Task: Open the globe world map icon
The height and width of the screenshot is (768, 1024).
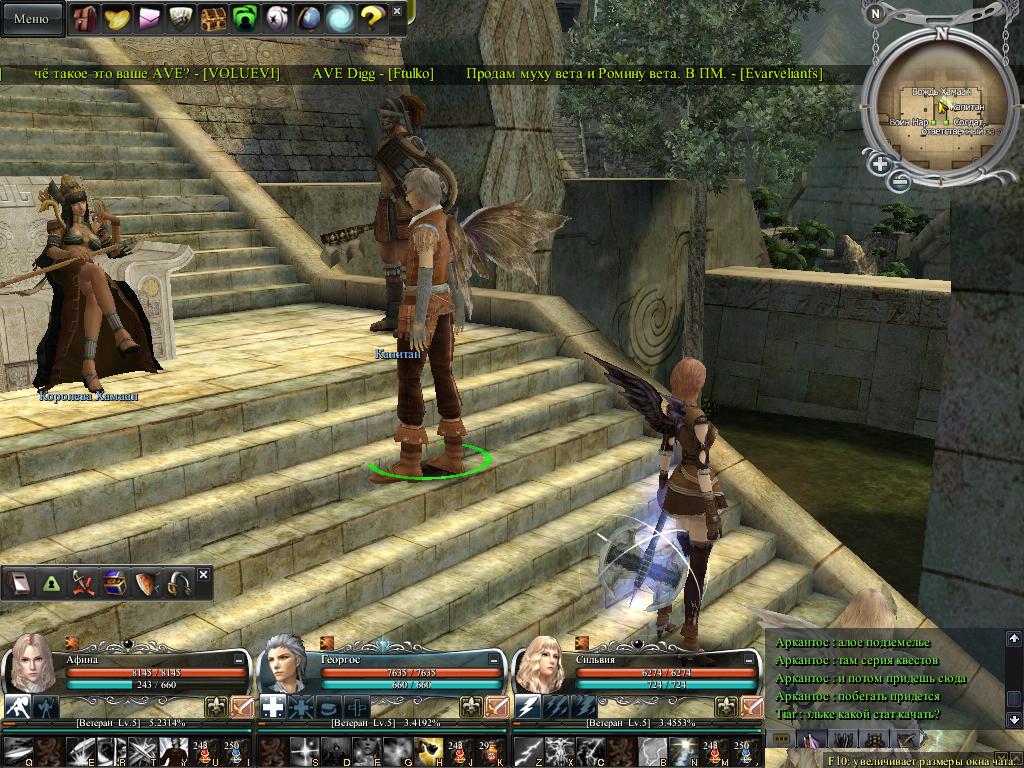Action: (x=308, y=17)
